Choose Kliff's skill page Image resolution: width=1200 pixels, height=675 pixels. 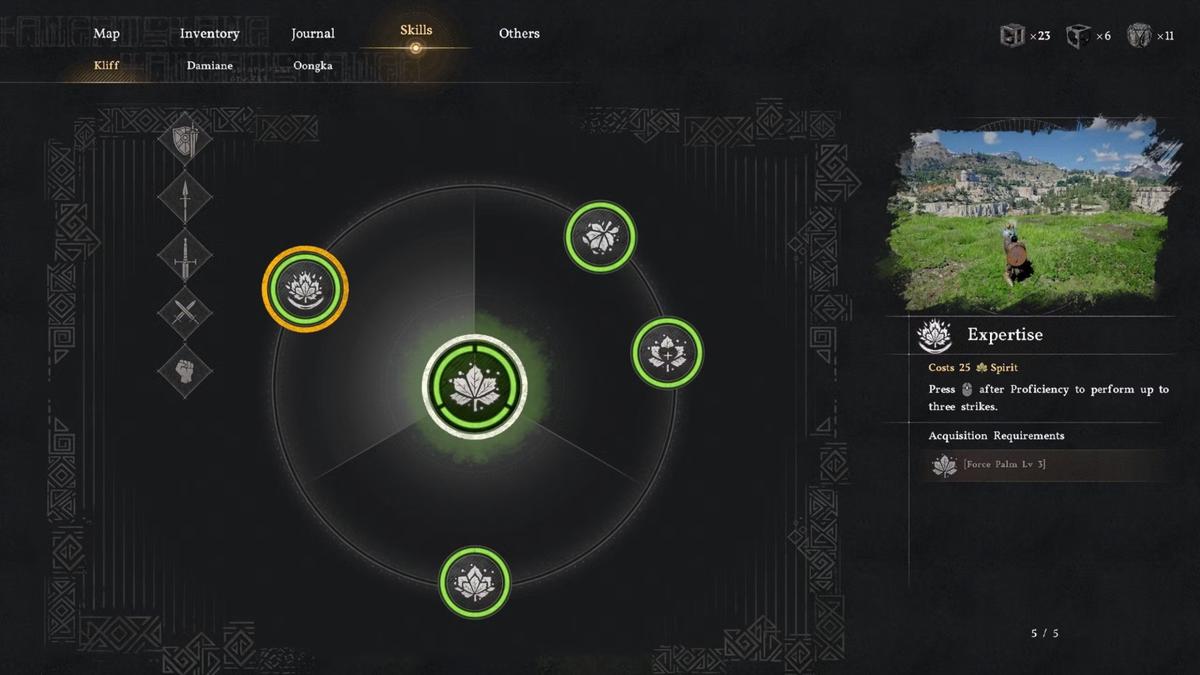pyautogui.click(x=107, y=66)
